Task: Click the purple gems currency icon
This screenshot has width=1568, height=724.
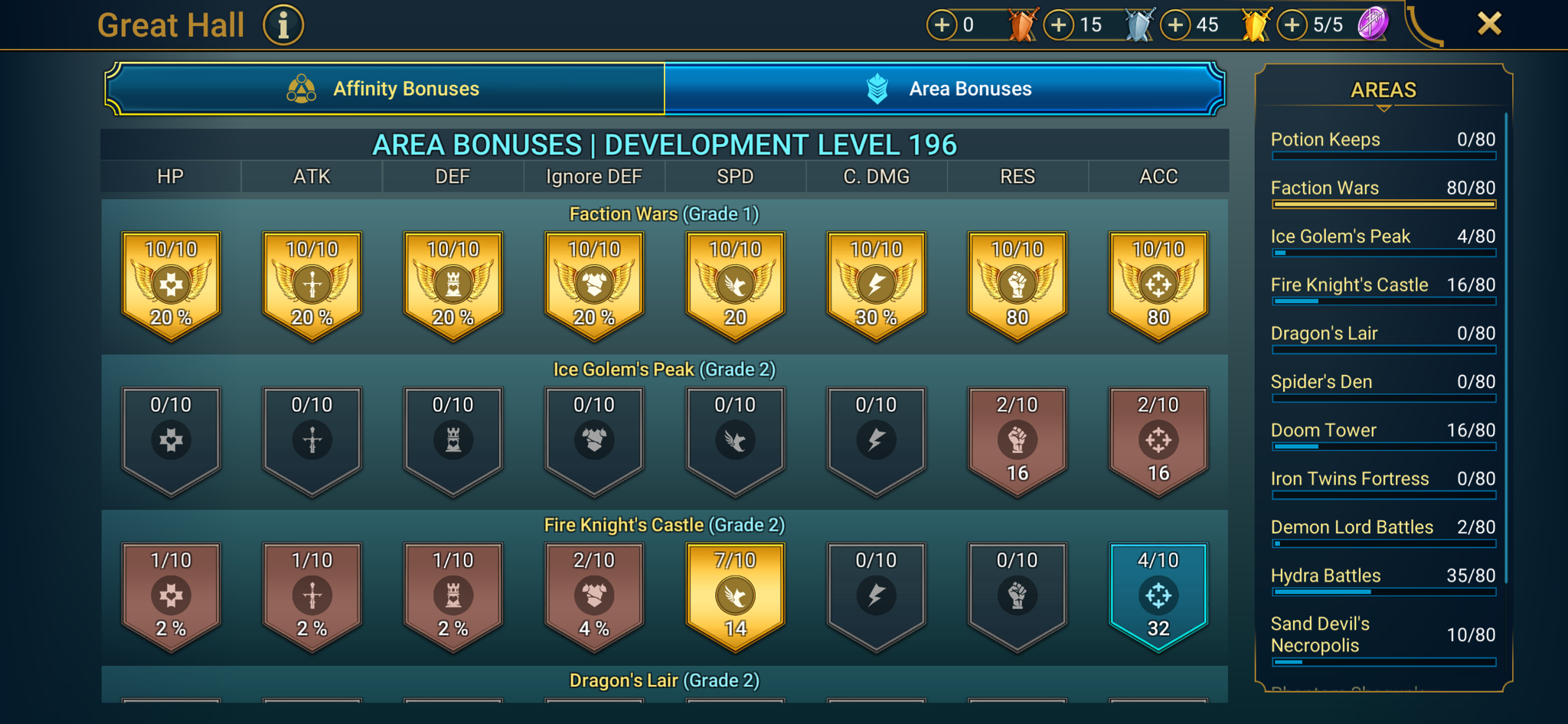Action: [x=1374, y=24]
